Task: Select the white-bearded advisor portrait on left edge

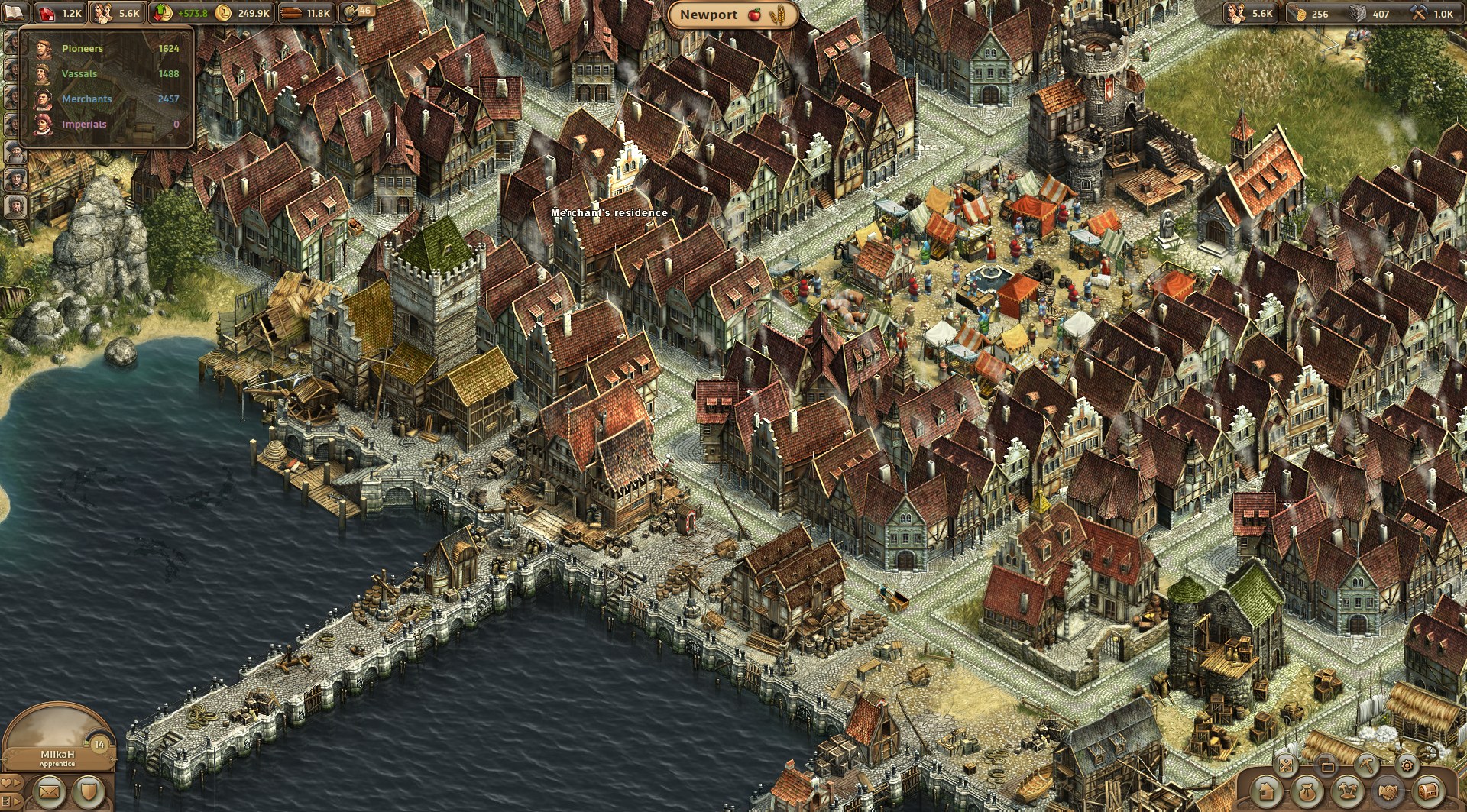Action: 16,154
